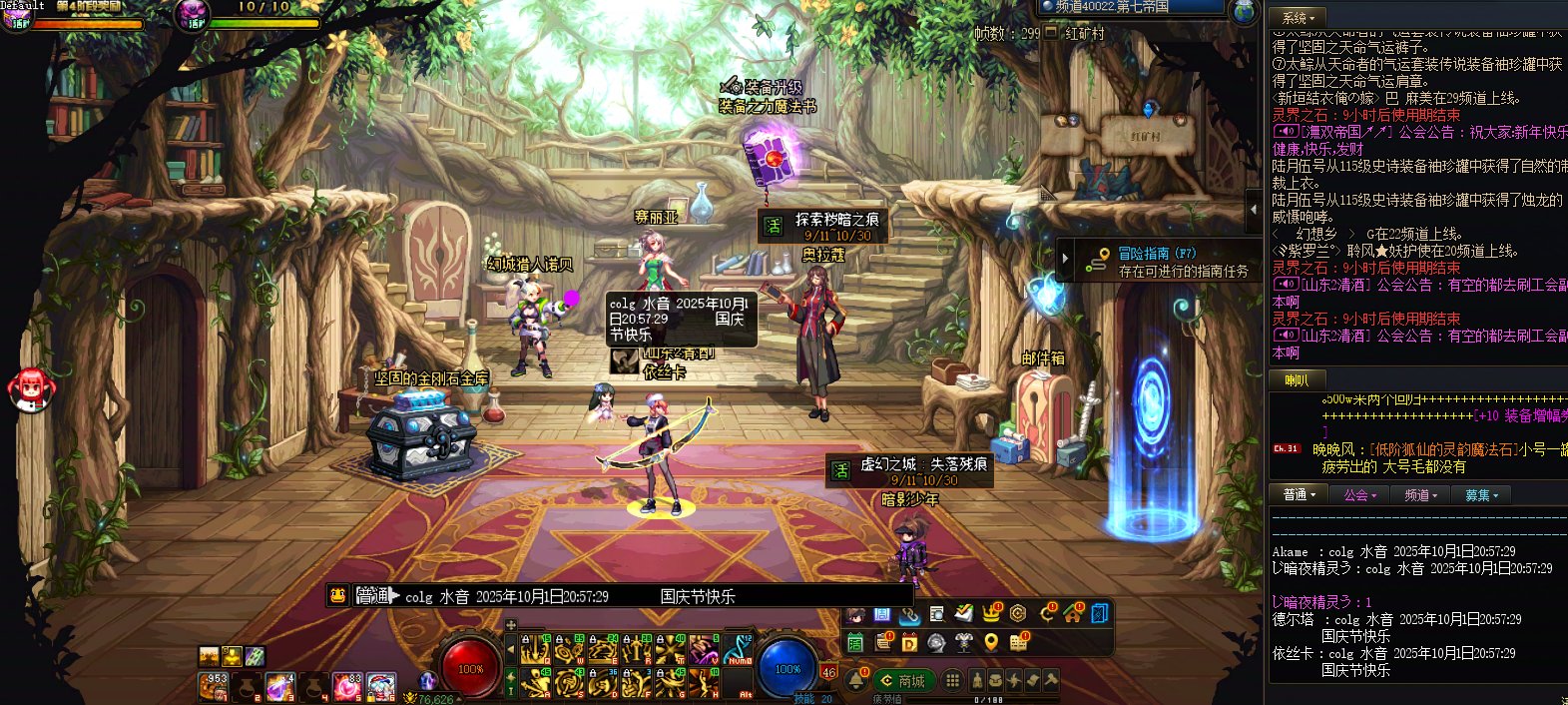Open the blue card icon
Image resolution: width=1568 pixels, height=705 pixels.
(1100, 613)
